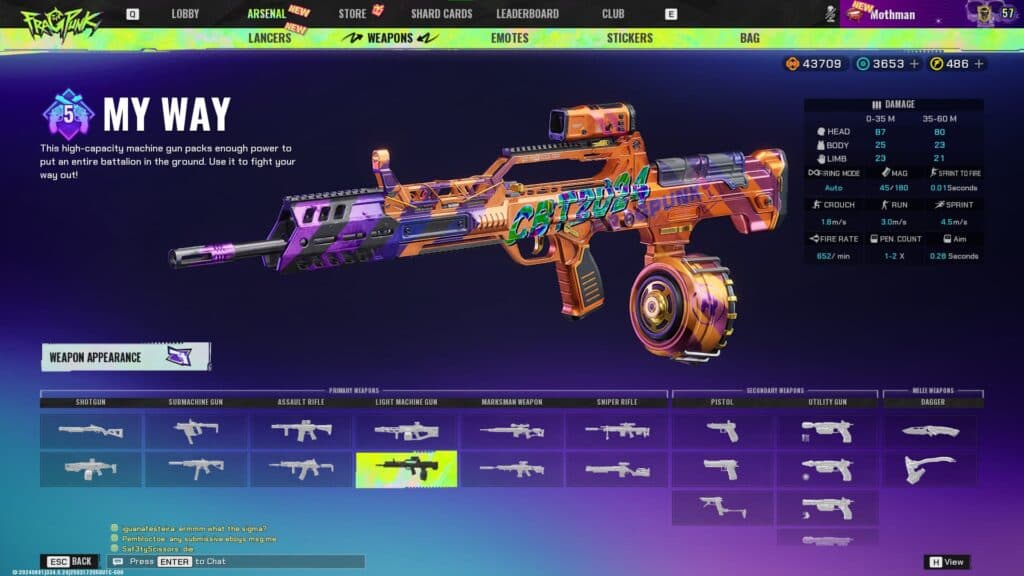Go back with the Back button
The width and height of the screenshot is (1024, 576).
(x=70, y=562)
